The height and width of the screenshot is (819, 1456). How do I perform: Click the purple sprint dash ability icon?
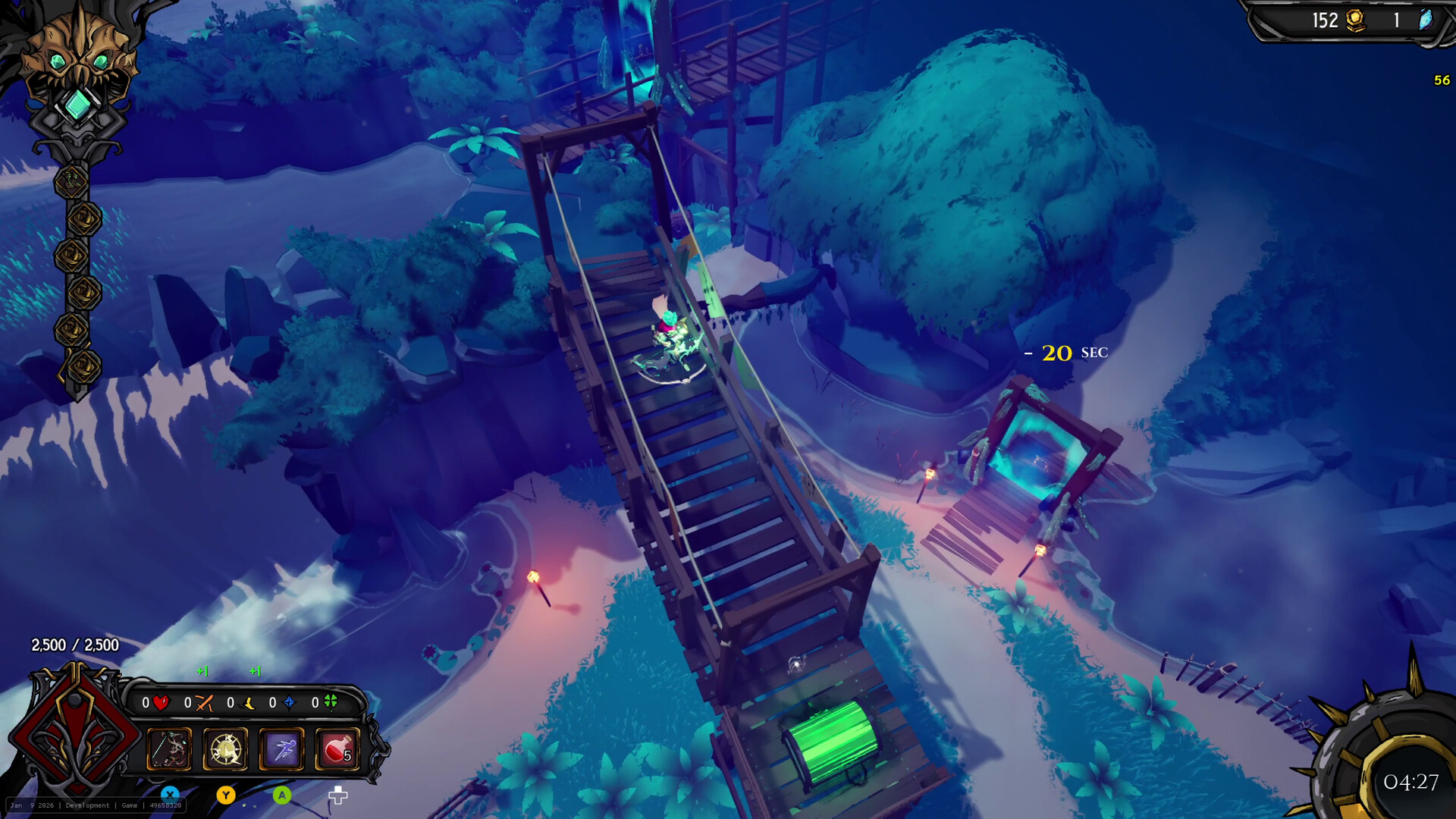283,751
